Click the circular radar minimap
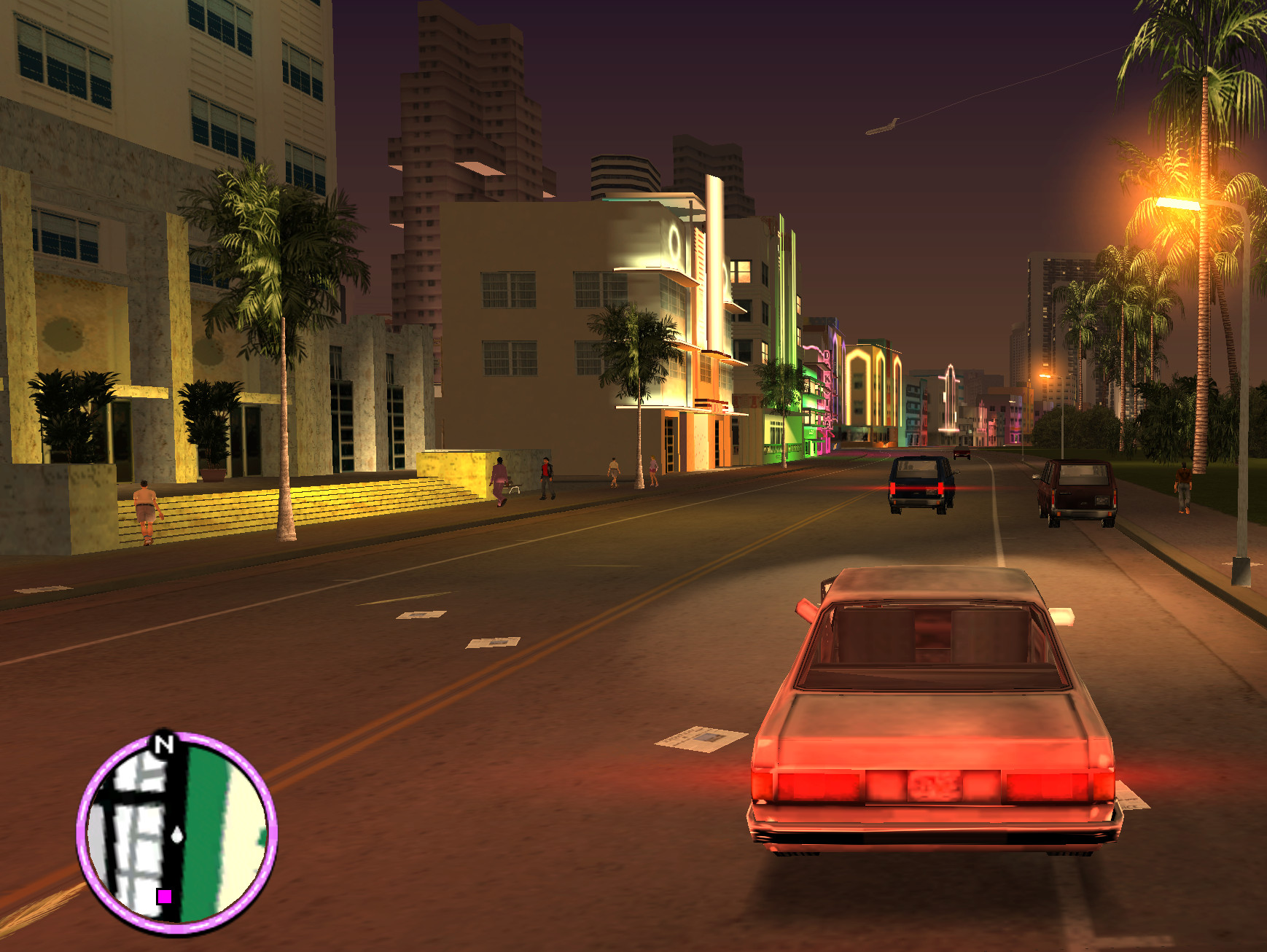Screen dimensions: 1267x952 coord(177,833)
